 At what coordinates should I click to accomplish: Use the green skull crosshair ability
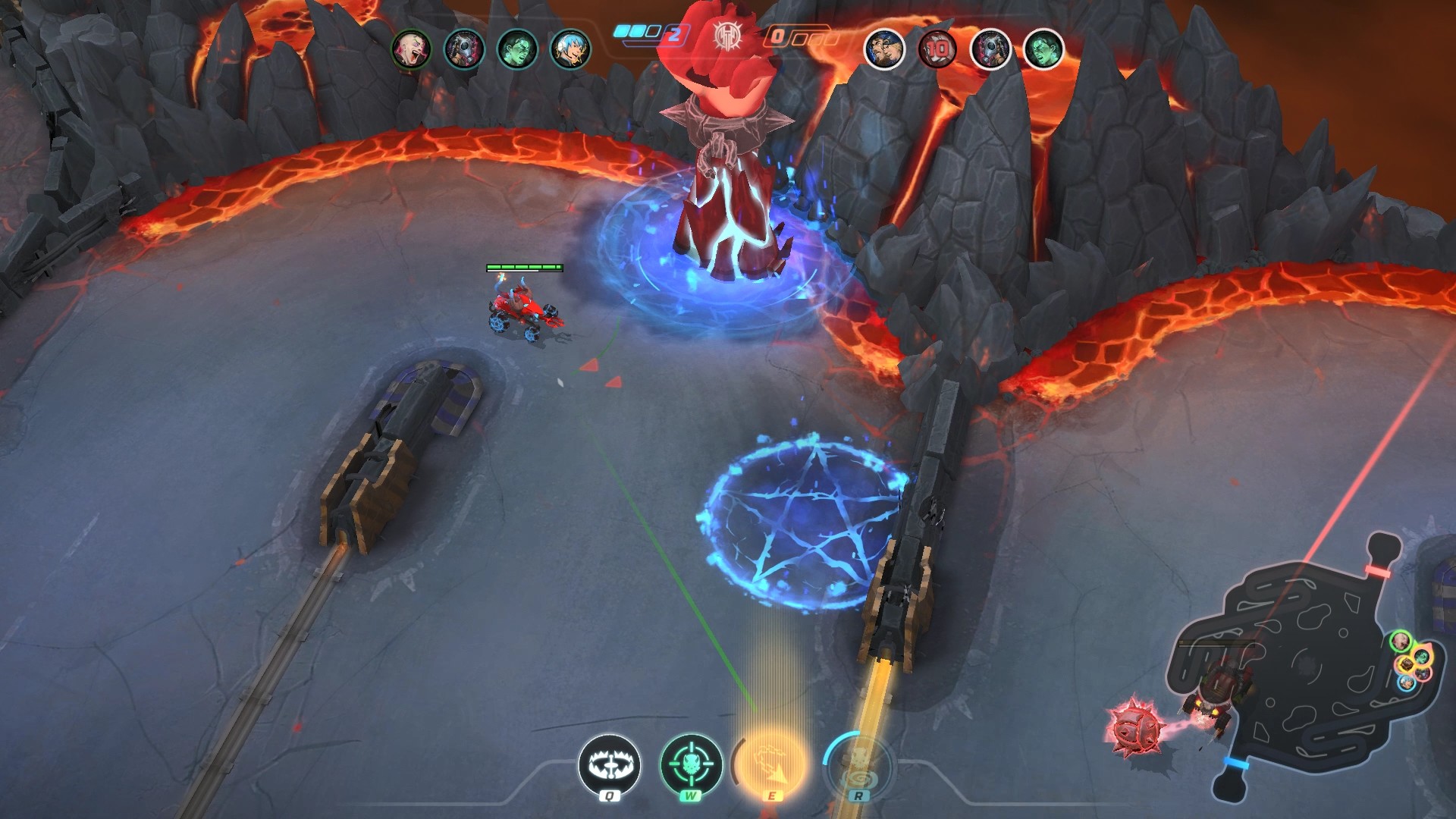point(691,764)
